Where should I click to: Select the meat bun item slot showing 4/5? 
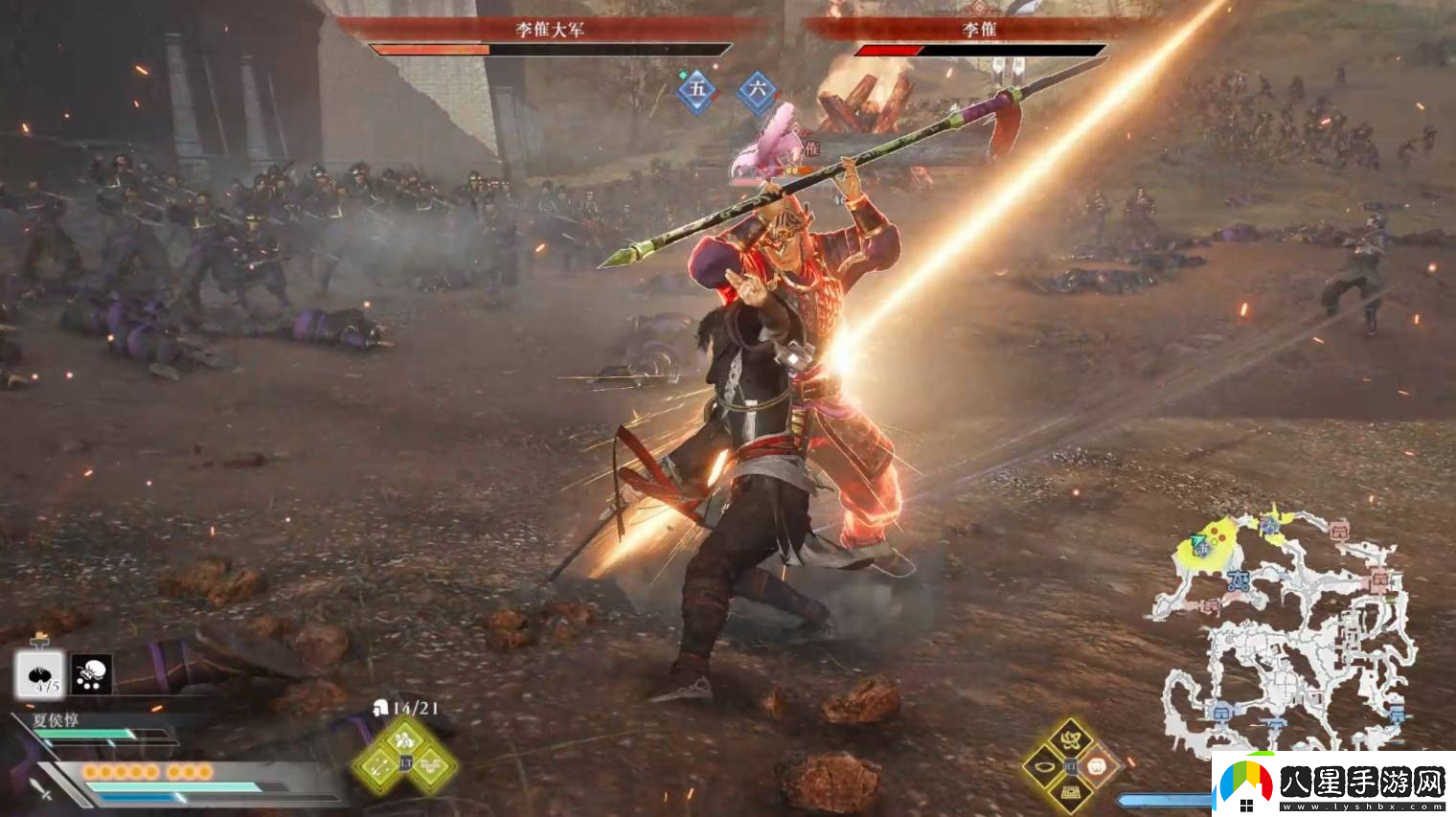(39, 674)
